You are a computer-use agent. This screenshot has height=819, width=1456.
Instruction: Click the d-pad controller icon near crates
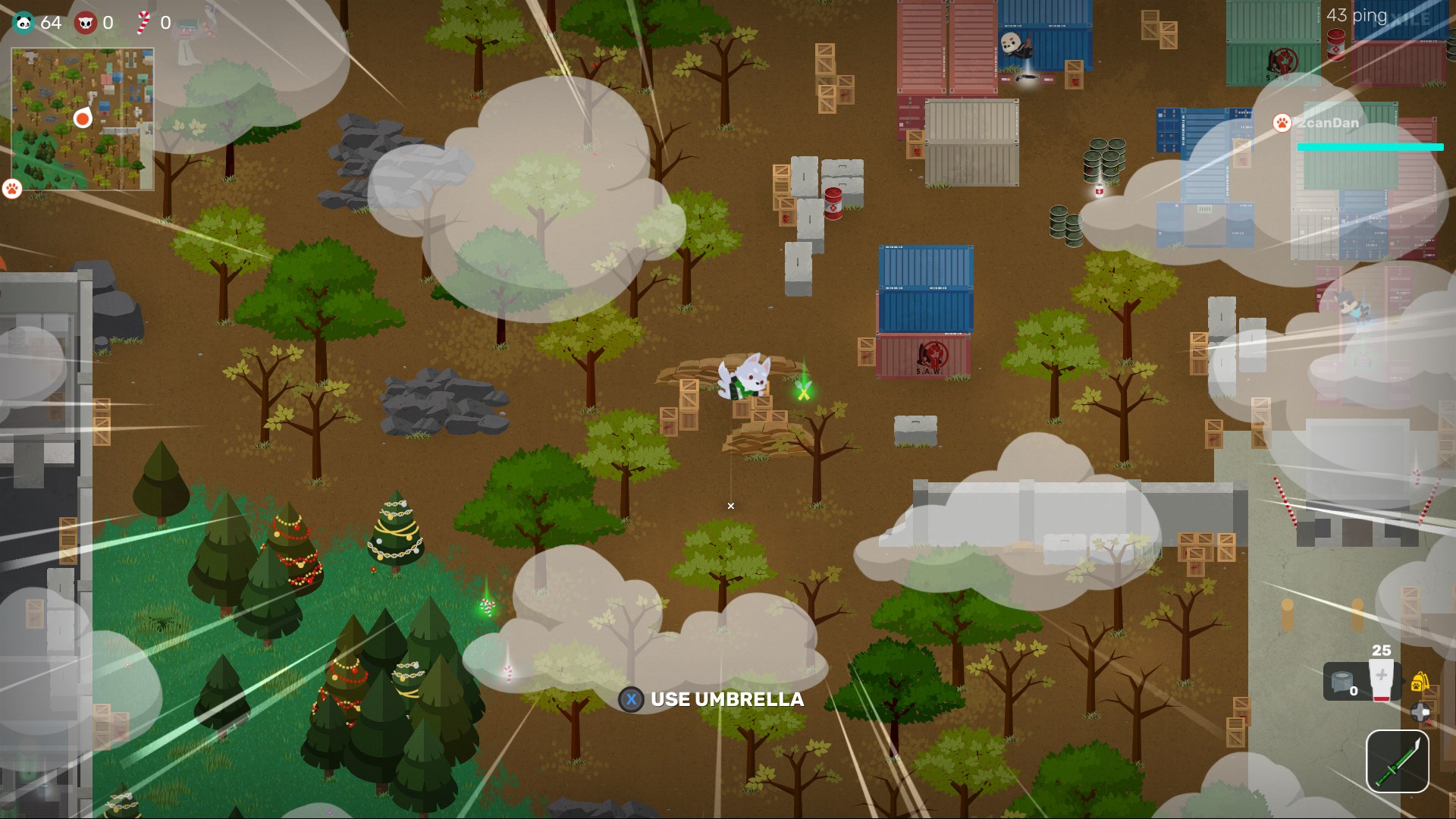(1420, 713)
